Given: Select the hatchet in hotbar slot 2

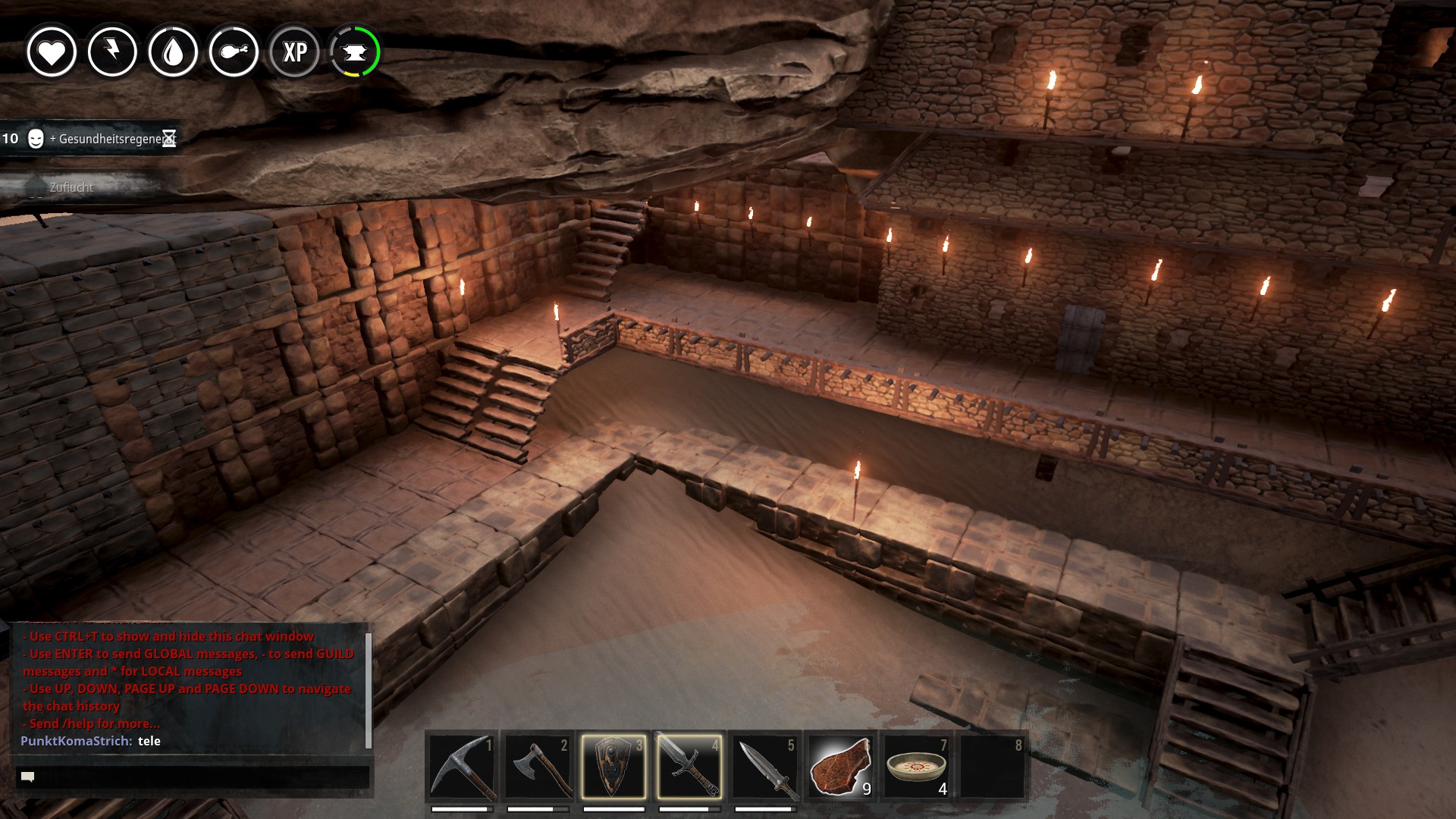Looking at the screenshot, I should point(538,766).
